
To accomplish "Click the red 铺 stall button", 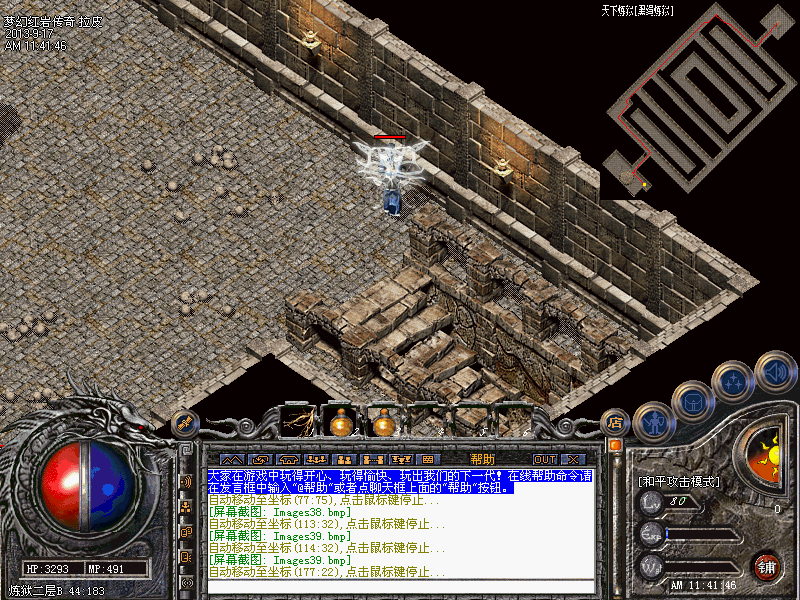I will coord(767,567).
